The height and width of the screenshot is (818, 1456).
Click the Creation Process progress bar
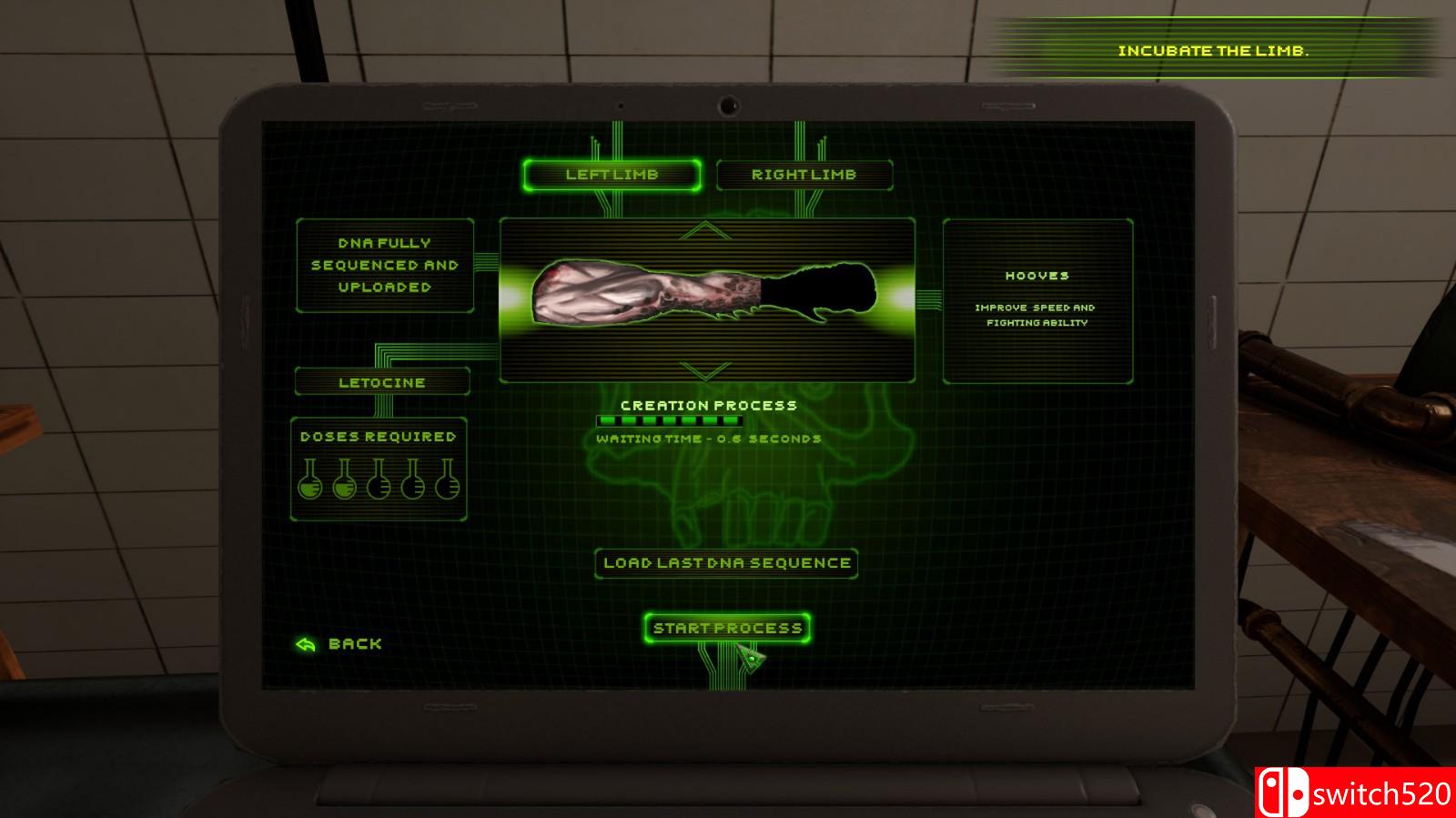point(669,420)
